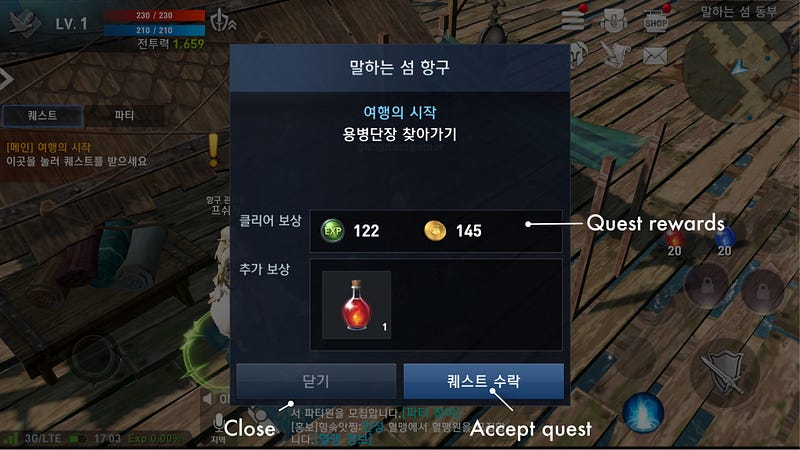The width and height of the screenshot is (800, 450).
Task: Use the red health potion quick slot
Action: 674,238
